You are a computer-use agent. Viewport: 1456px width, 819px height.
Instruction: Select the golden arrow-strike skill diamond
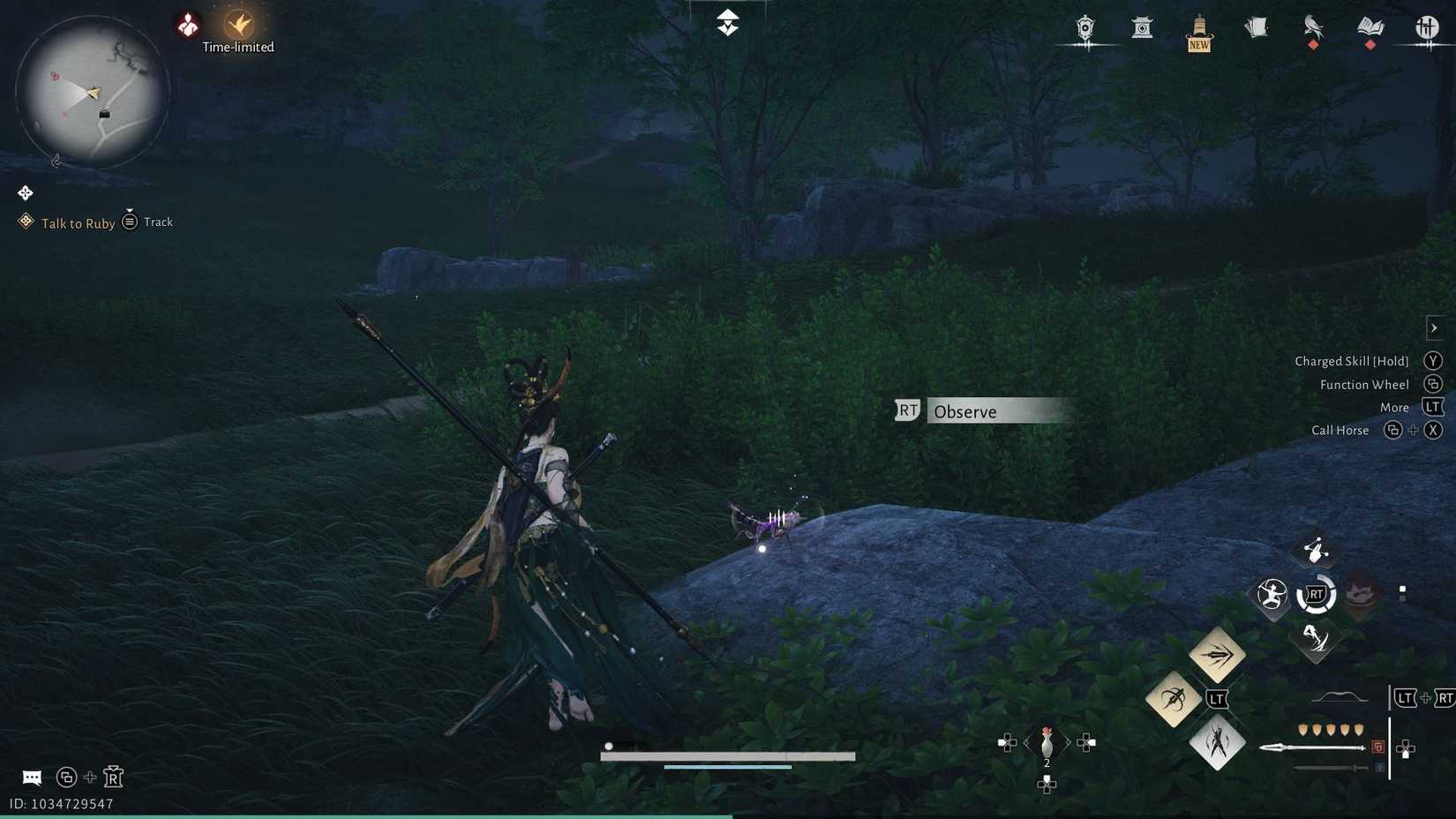click(1218, 655)
